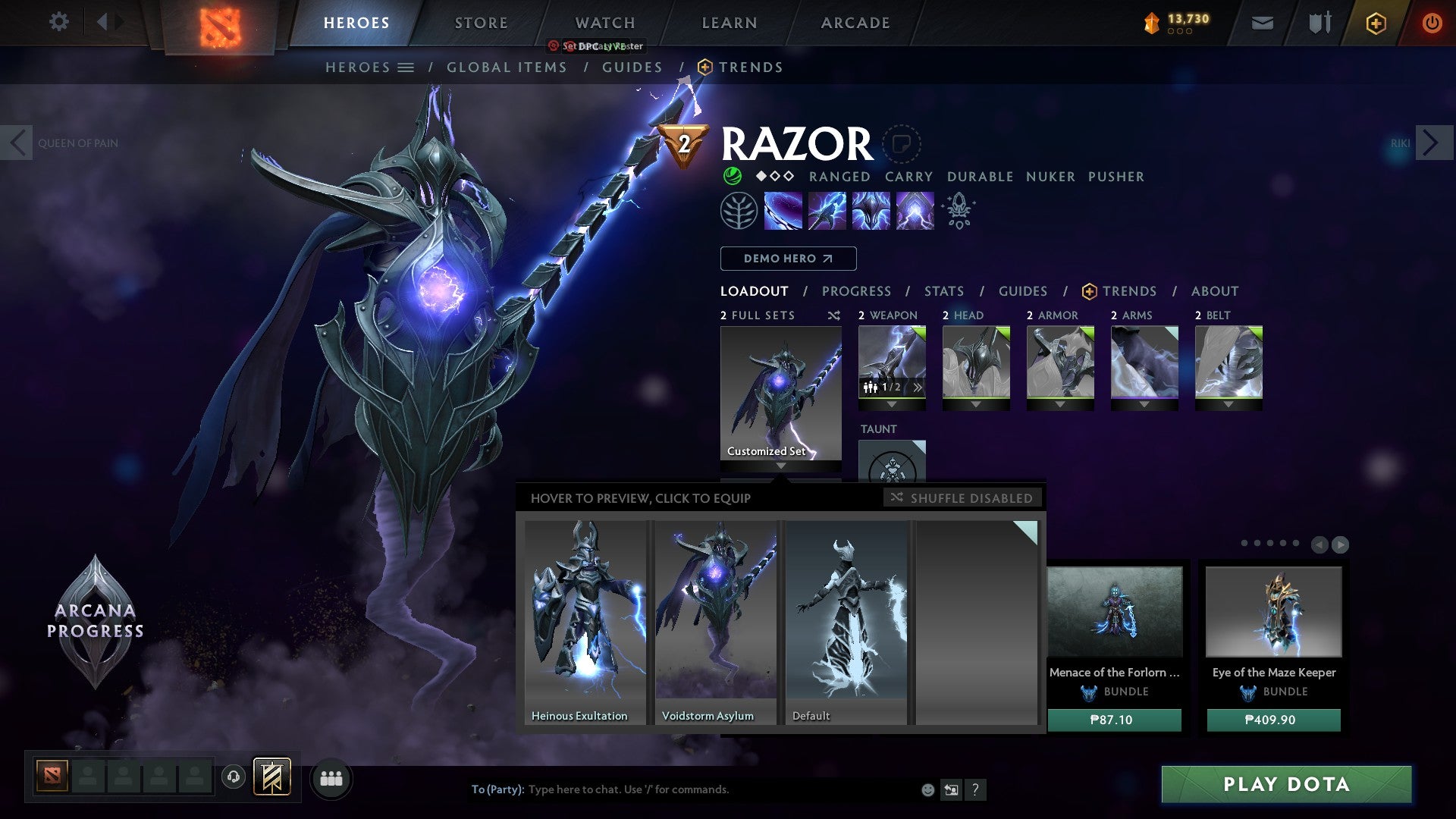Switch to the hero Stats tab
1456x819 pixels.
(x=943, y=291)
